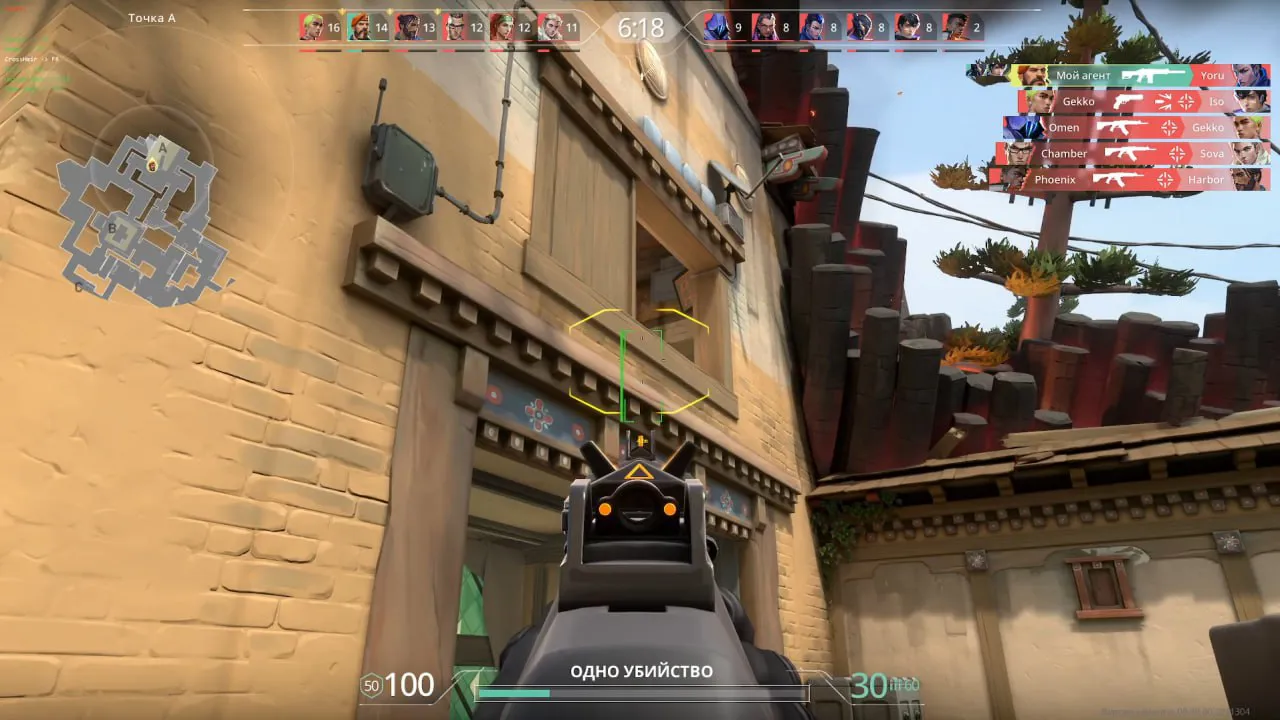
Task: Click the rifle icon in Phoenix's kill feed row
Action: [x=1118, y=178]
